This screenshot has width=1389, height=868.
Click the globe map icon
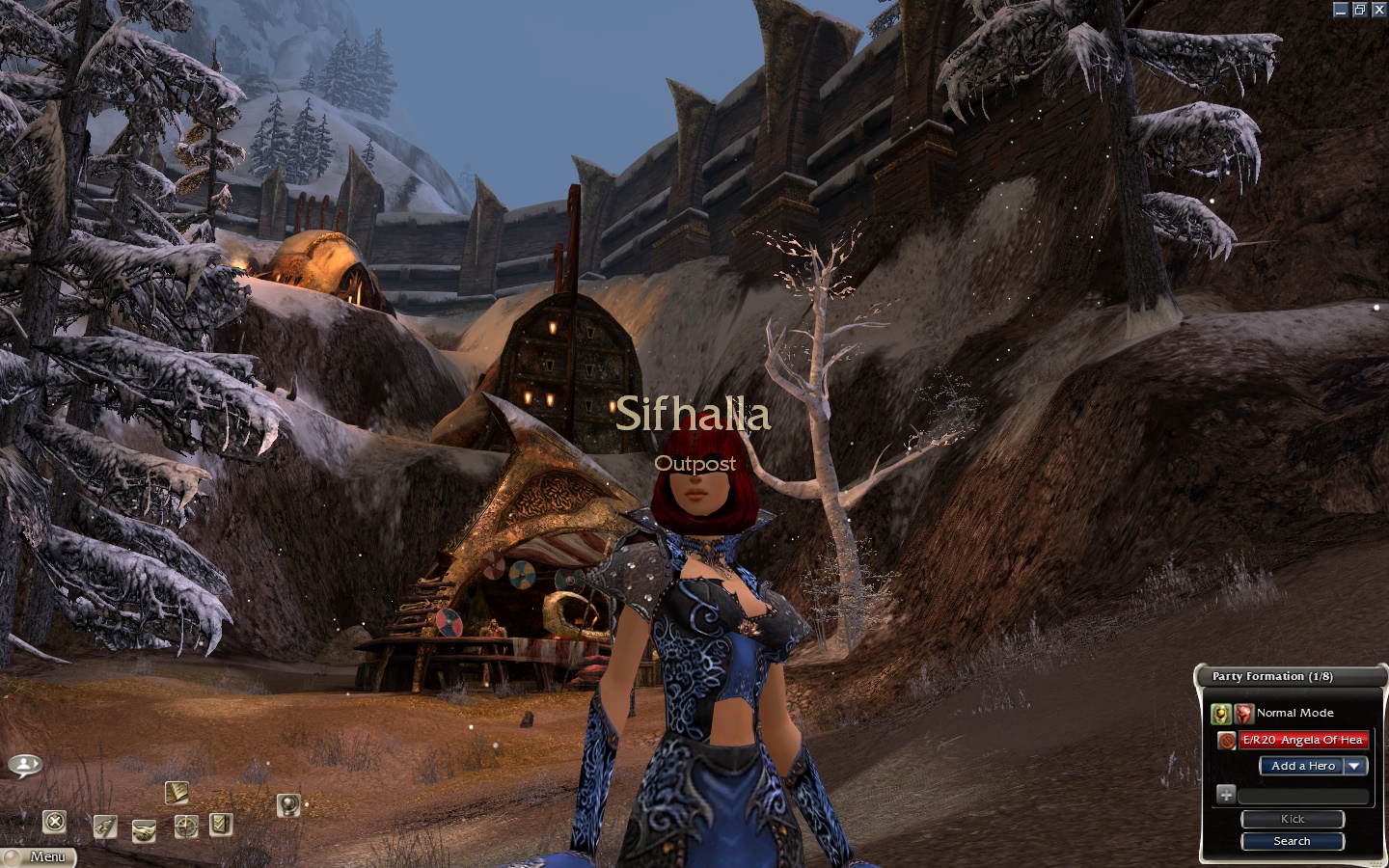(x=287, y=803)
